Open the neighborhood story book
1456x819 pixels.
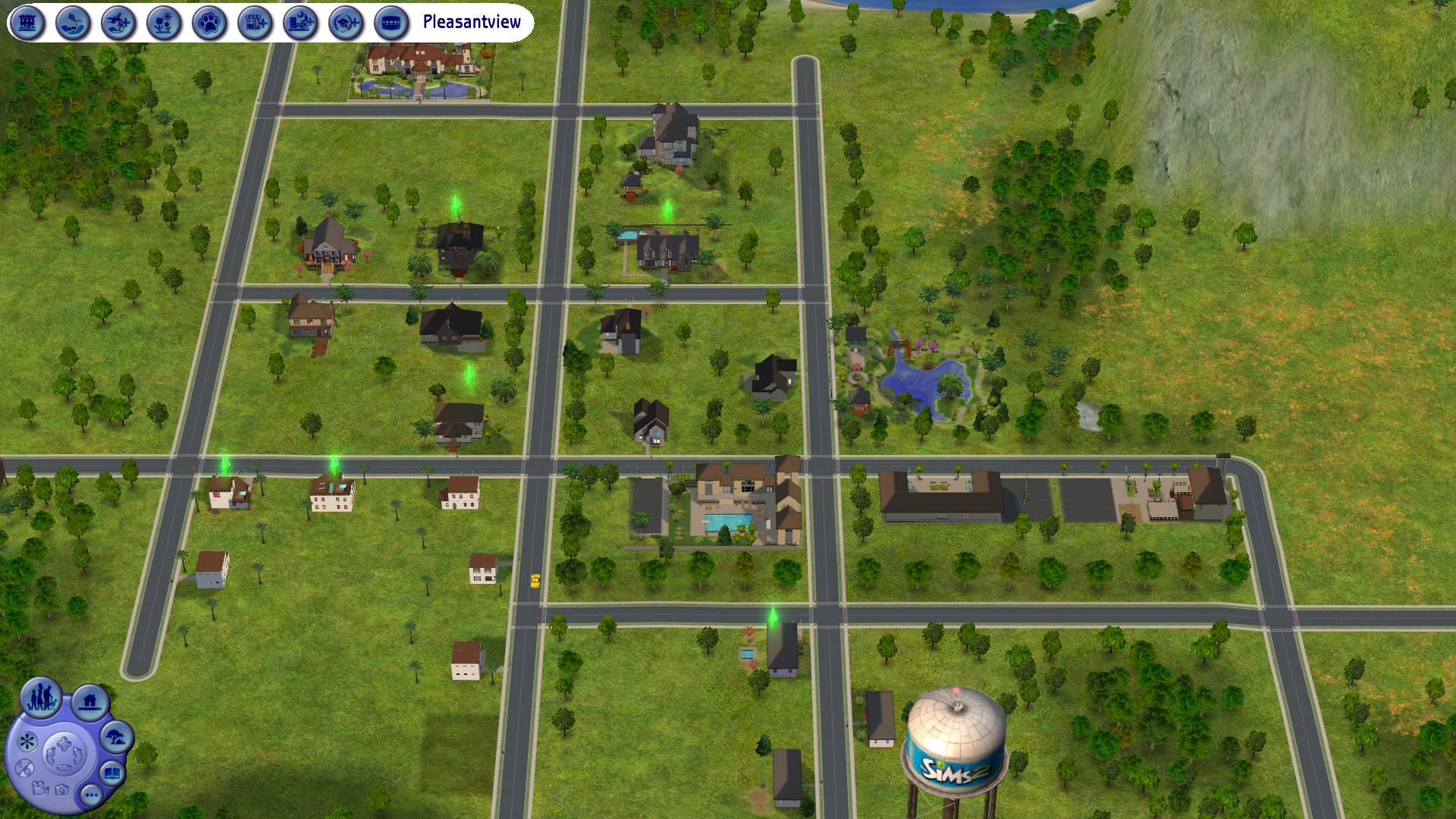[x=112, y=774]
